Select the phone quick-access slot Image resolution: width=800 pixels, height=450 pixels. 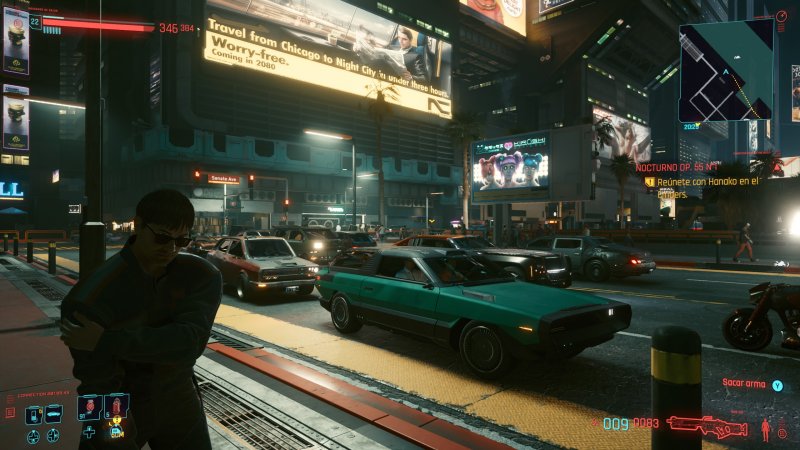coord(33,414)
